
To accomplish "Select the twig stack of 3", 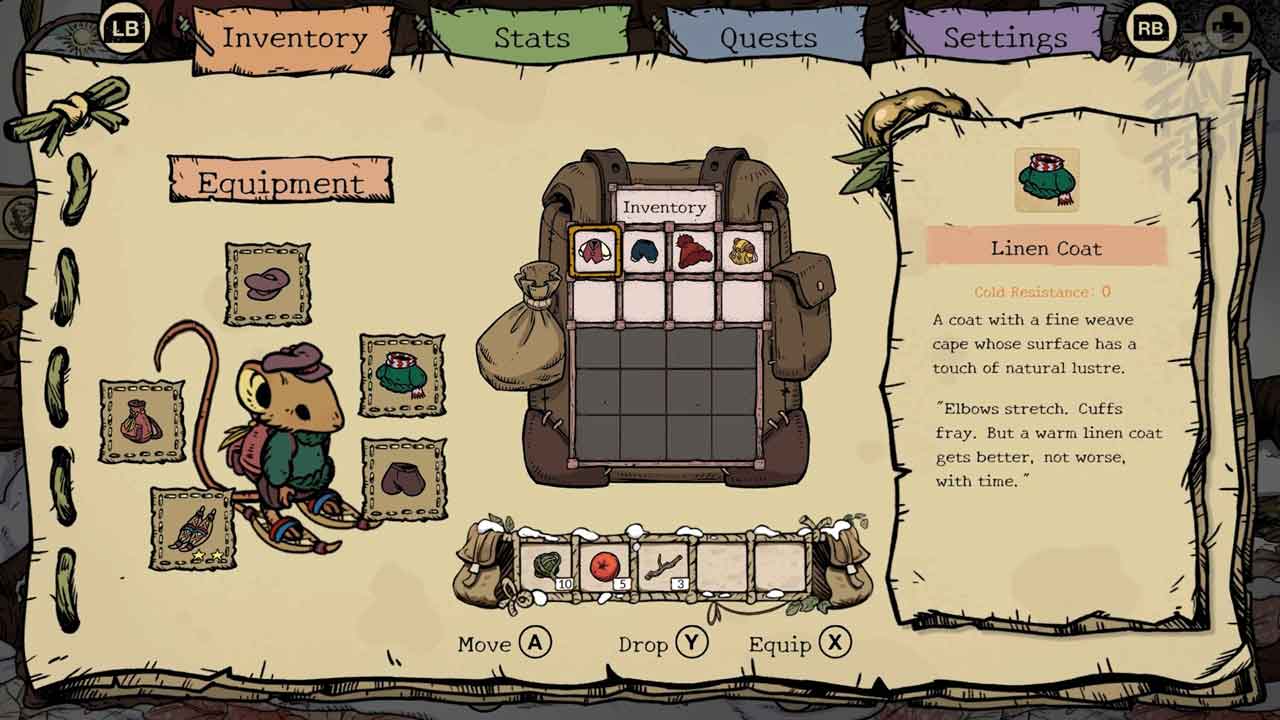I will pos(663,567).
